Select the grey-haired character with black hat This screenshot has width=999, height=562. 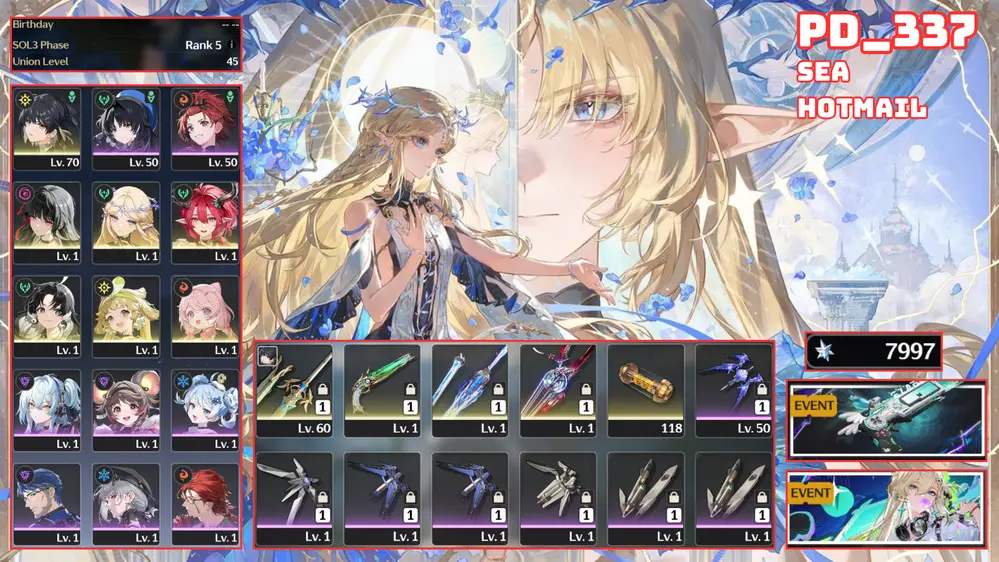[126, 504]
